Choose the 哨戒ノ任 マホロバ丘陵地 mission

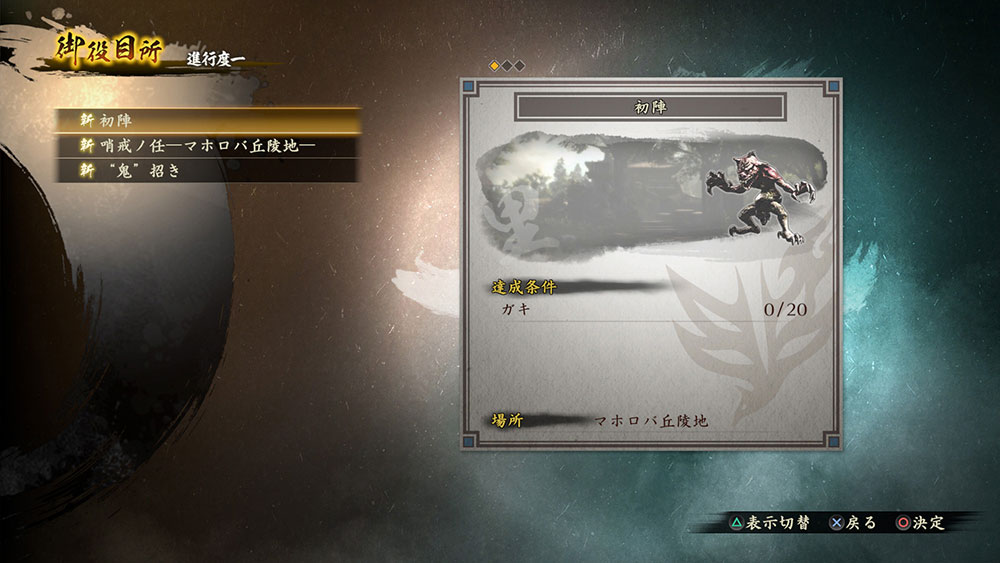click(x=208, y=146)
